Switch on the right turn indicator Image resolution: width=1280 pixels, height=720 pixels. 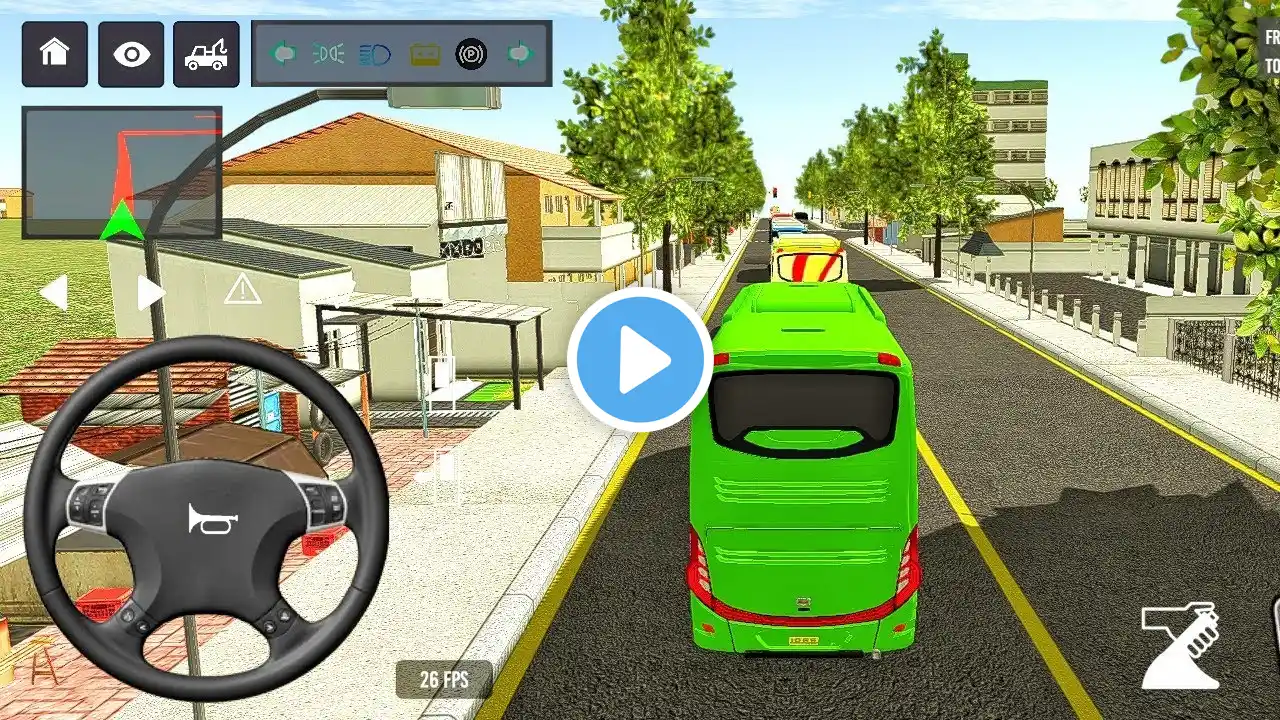pos(520,54)
